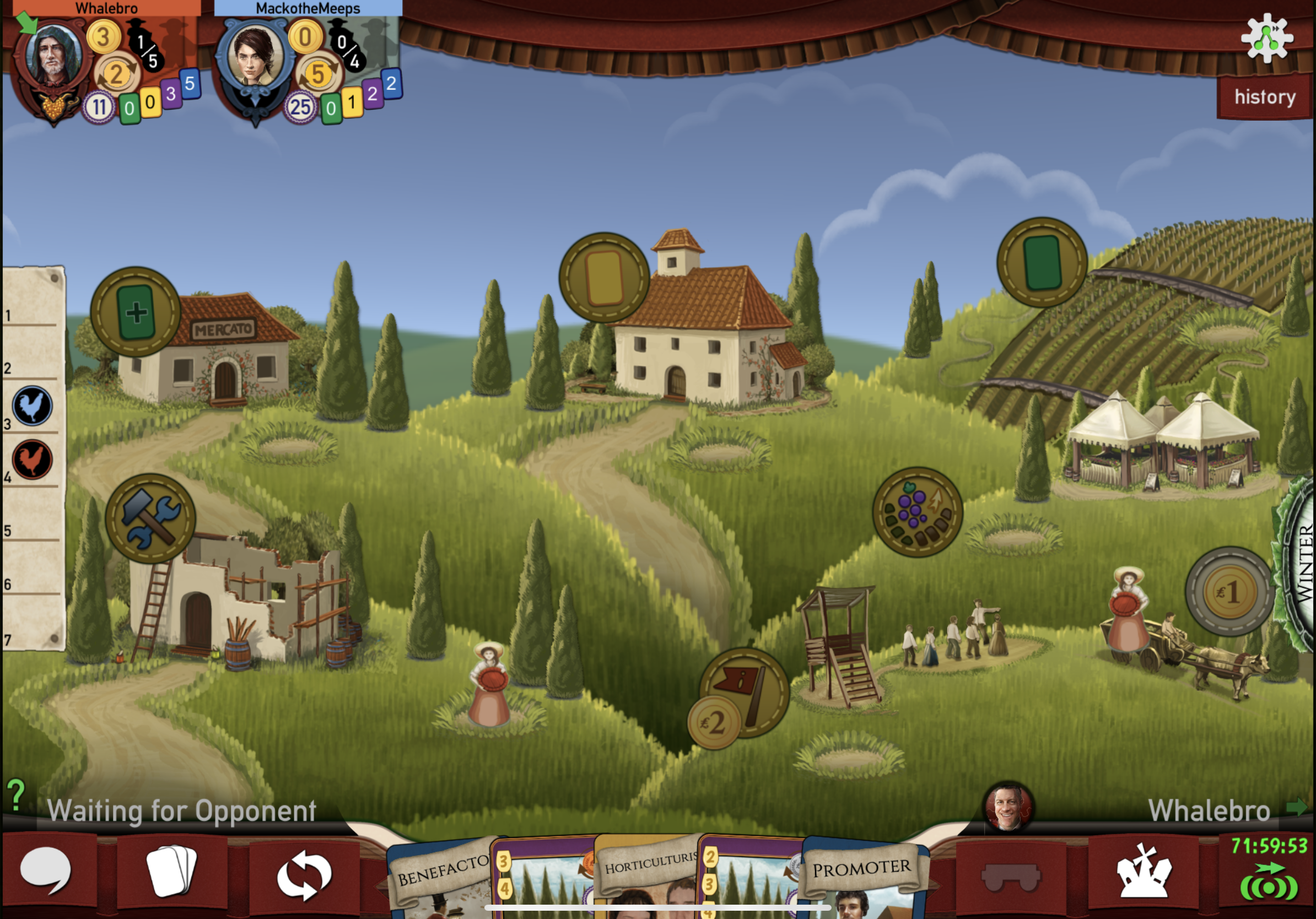The image size is (1316, 919).
Task: Open the green question mark help
Action: [16, 795]
